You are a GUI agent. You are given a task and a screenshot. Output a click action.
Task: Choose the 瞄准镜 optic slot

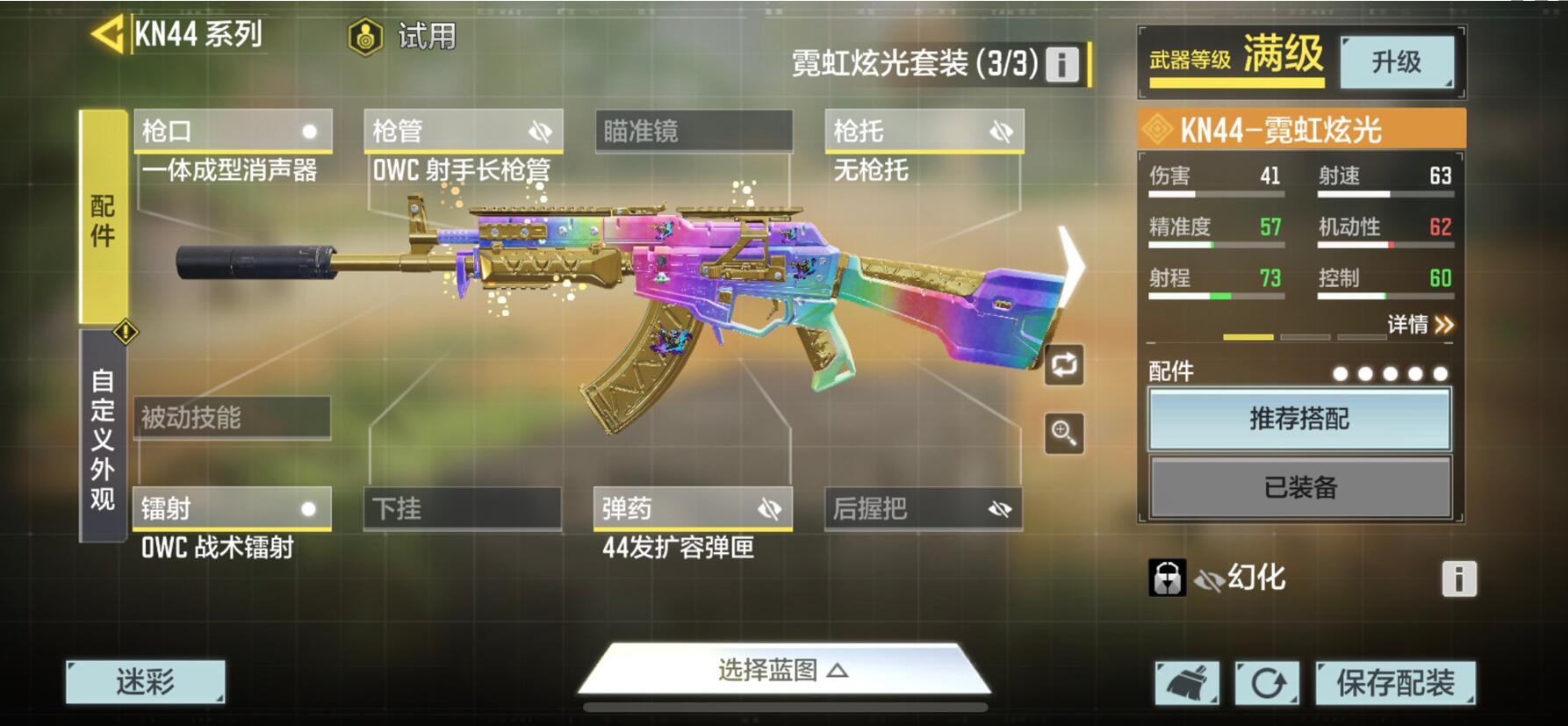694,132
